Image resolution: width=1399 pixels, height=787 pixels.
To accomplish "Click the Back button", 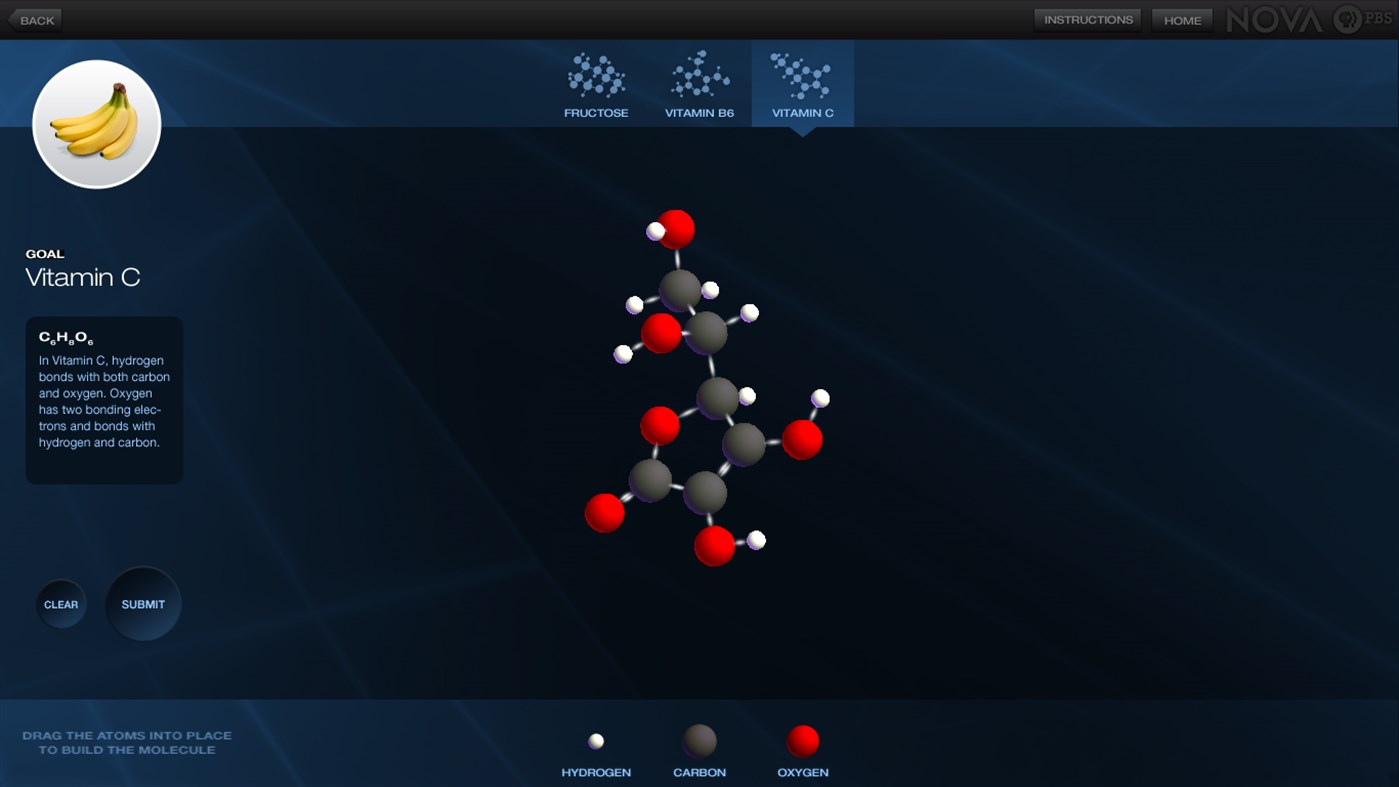I will point(36,19).
